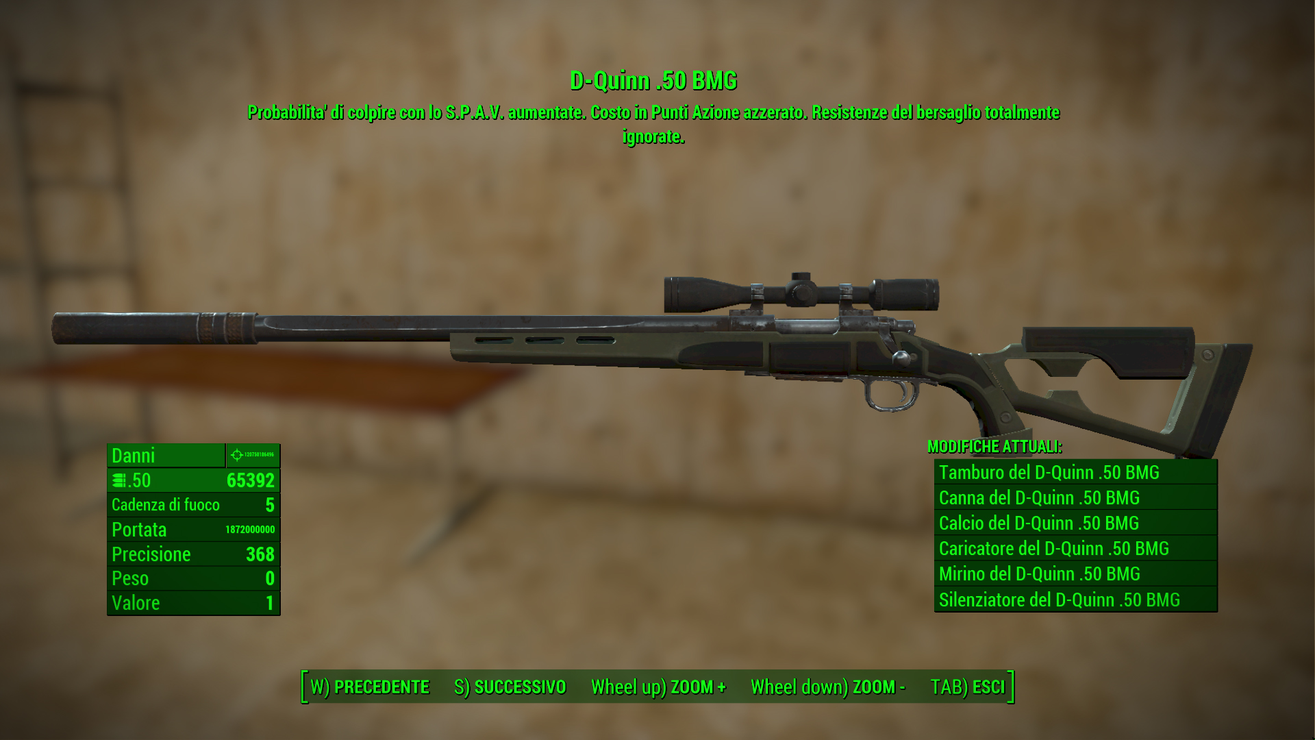Click the ZOOM + button
The image size is (1315, 740).
658,687
